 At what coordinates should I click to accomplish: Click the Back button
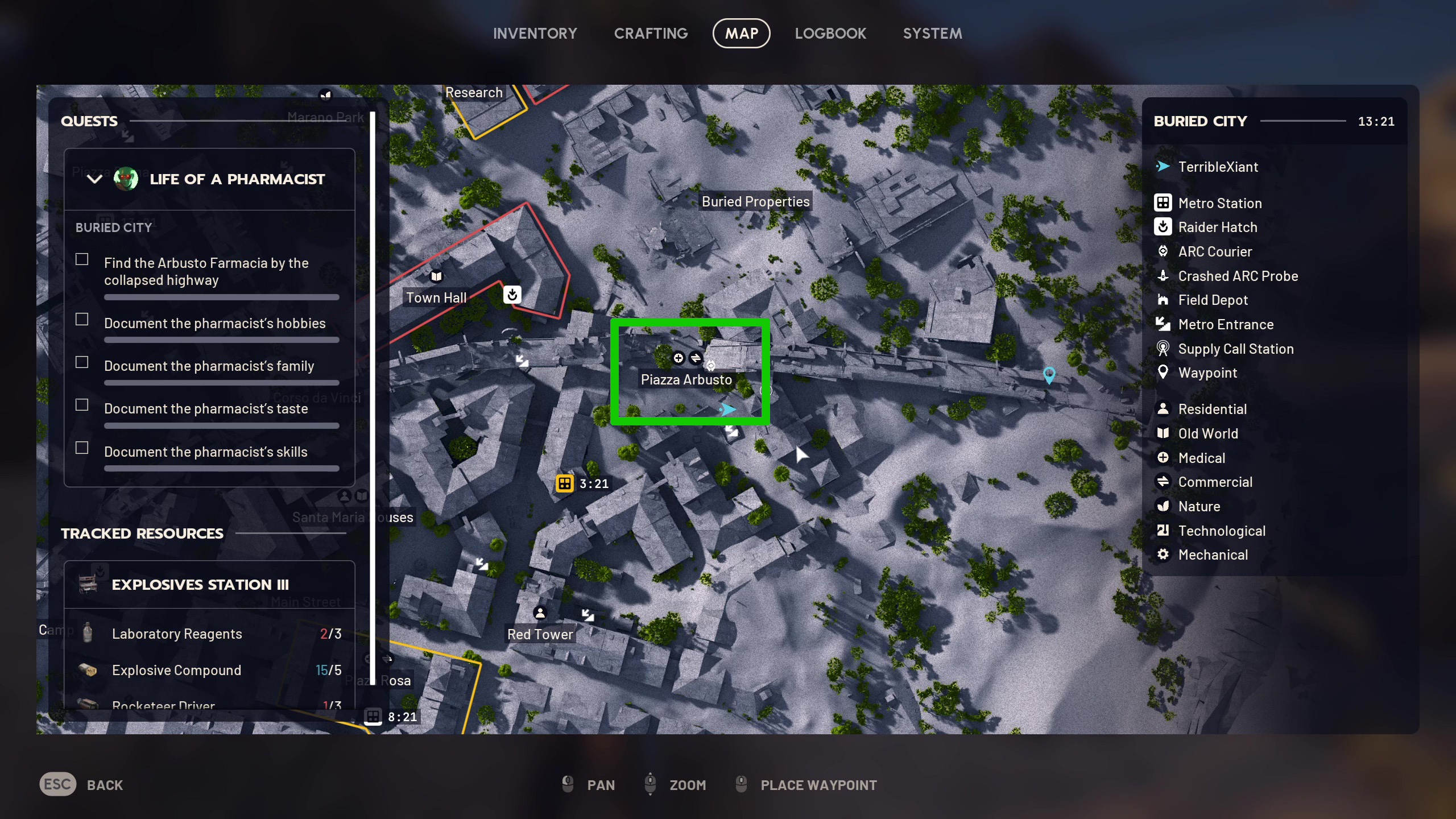click(x=81, y=785)
